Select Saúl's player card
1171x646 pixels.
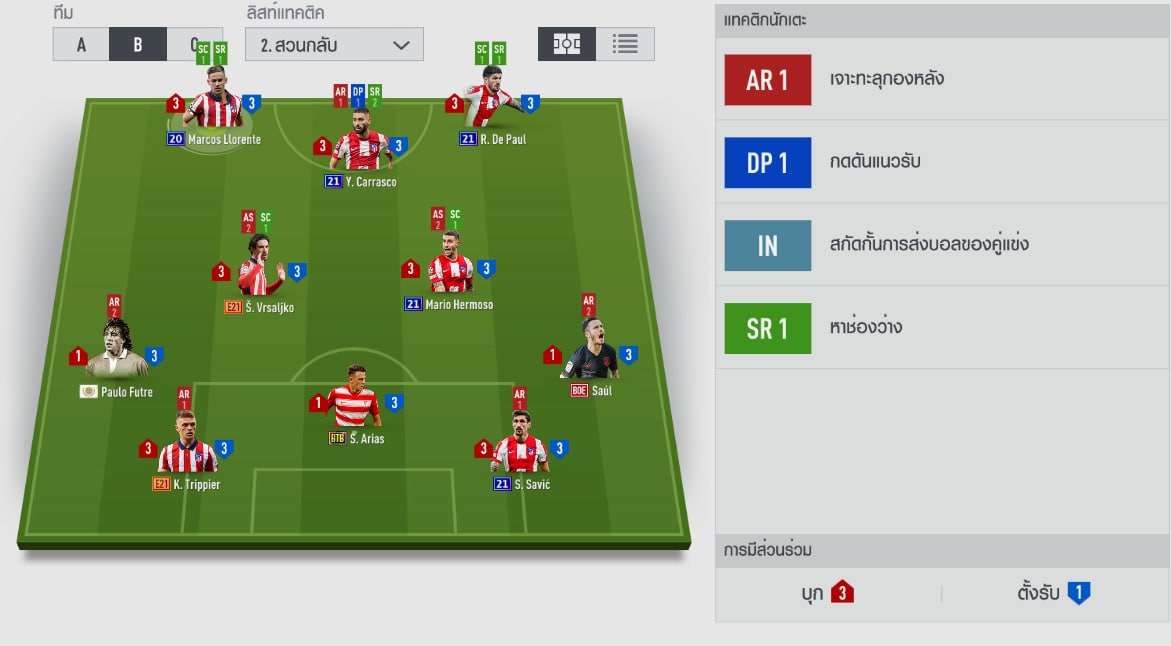click(x=590, y=353)
